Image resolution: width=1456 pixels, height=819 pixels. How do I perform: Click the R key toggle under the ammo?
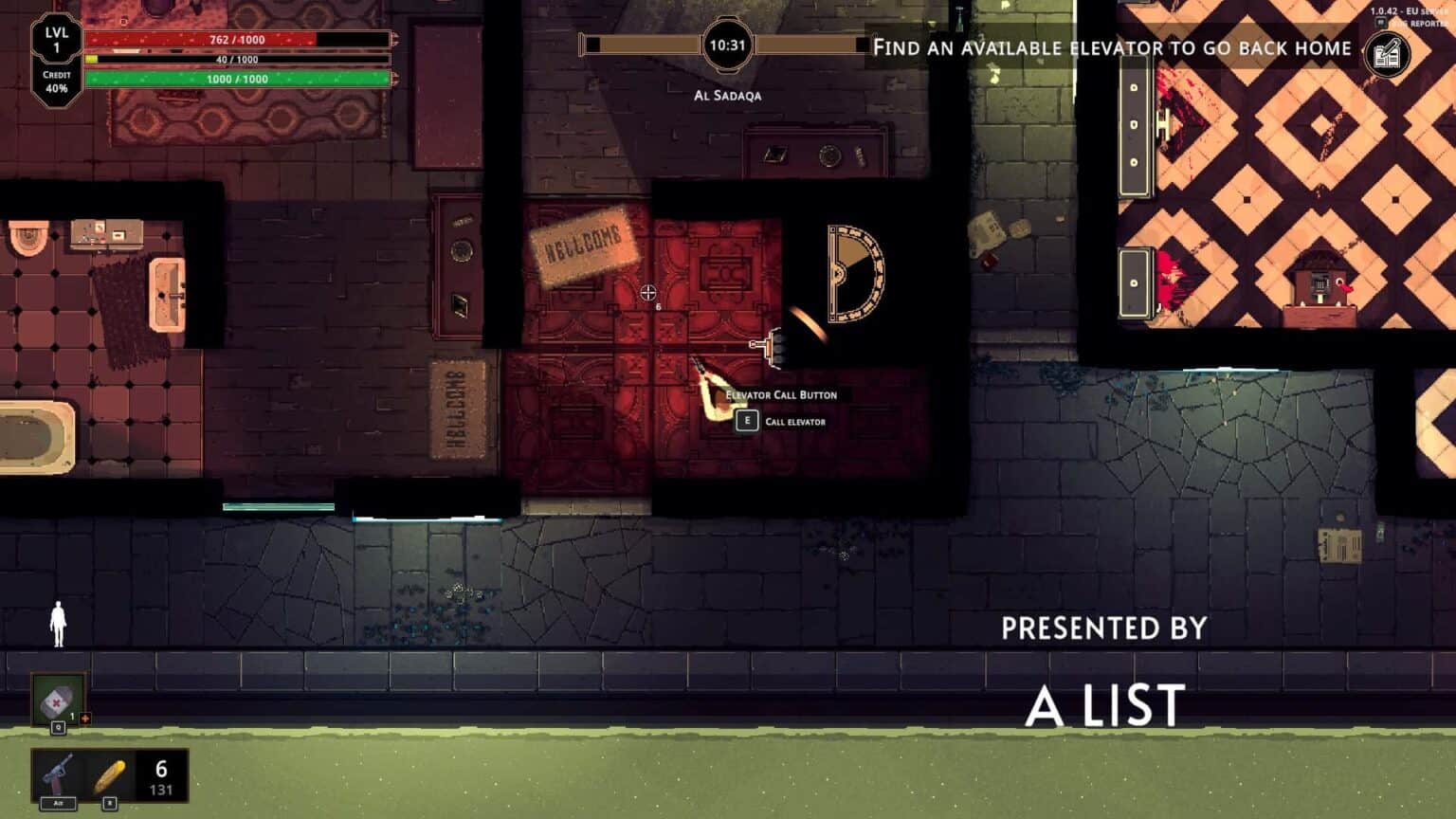(x=109, y=801)
